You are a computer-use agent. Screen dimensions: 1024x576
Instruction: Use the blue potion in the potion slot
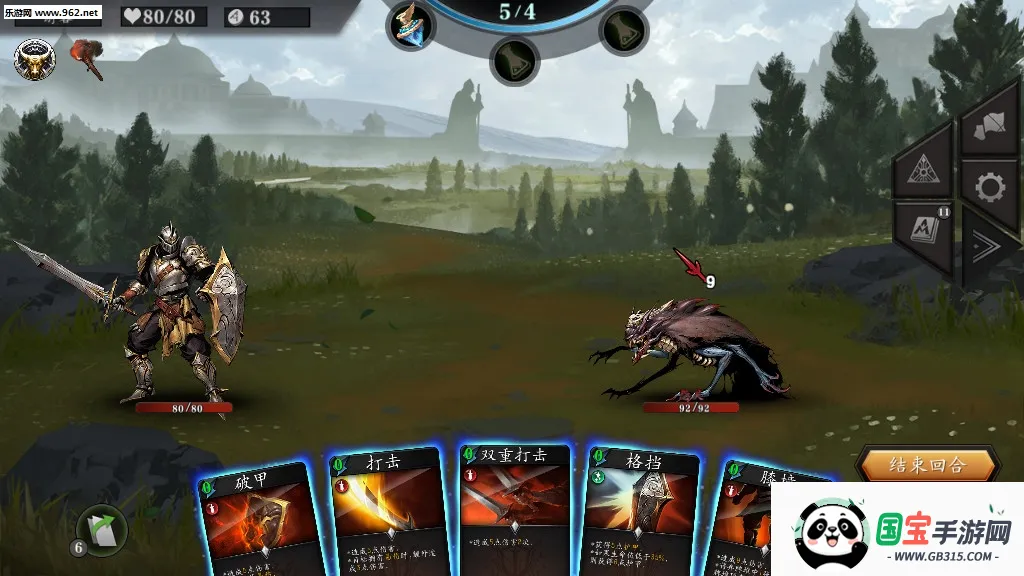click(x=410, y=24)
